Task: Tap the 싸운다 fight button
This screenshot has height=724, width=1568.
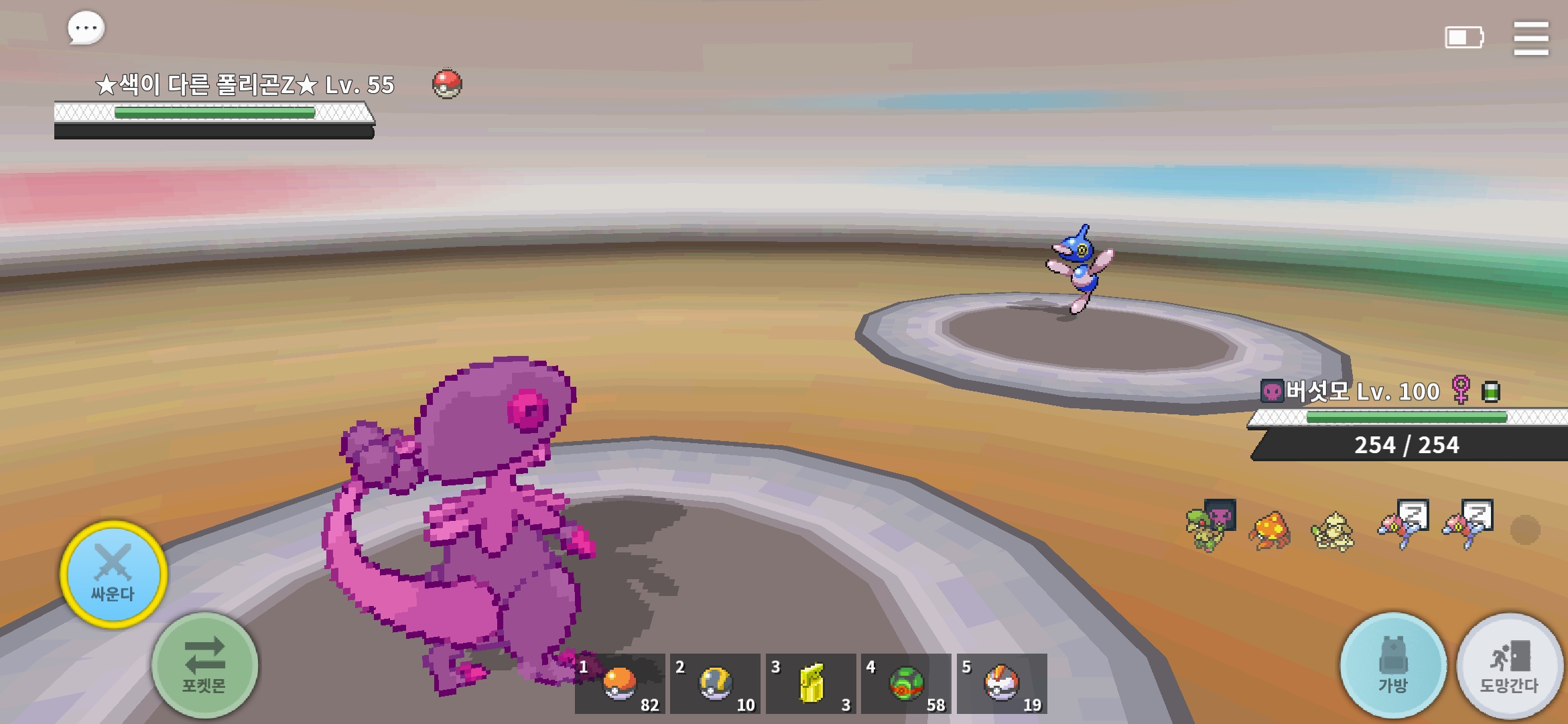Action: click(113, 575)
